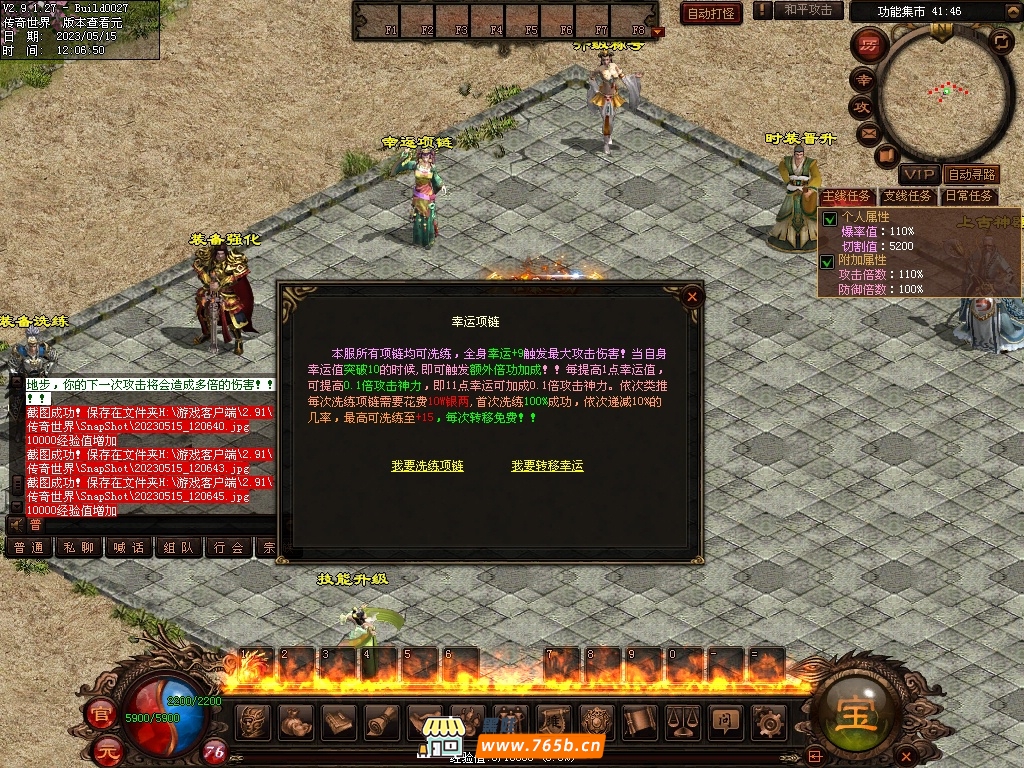Close the 幸运项链 dialog window
The image size is (1024, 768).
[x=691, y=296]
